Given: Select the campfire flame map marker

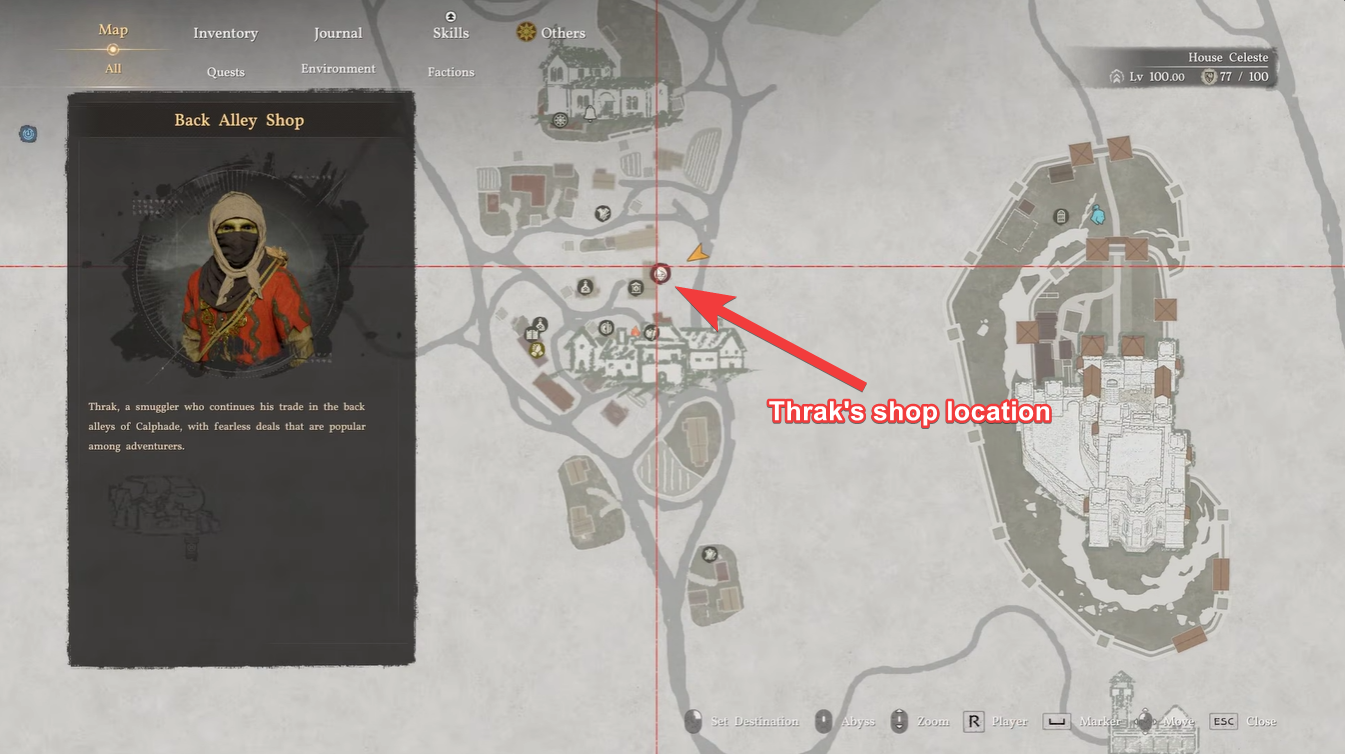Looking at the screenshot, I should click(x=634, y=331).
